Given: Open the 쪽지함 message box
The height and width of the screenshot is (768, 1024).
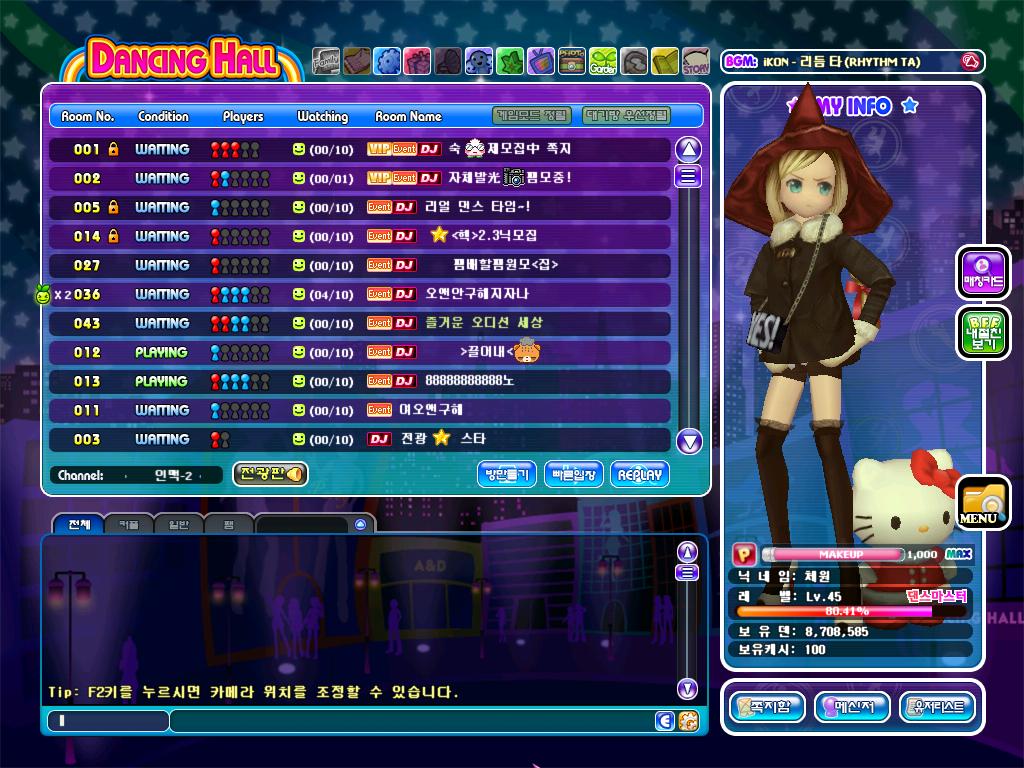Looking at the screenshot, I should click(767, 708).
